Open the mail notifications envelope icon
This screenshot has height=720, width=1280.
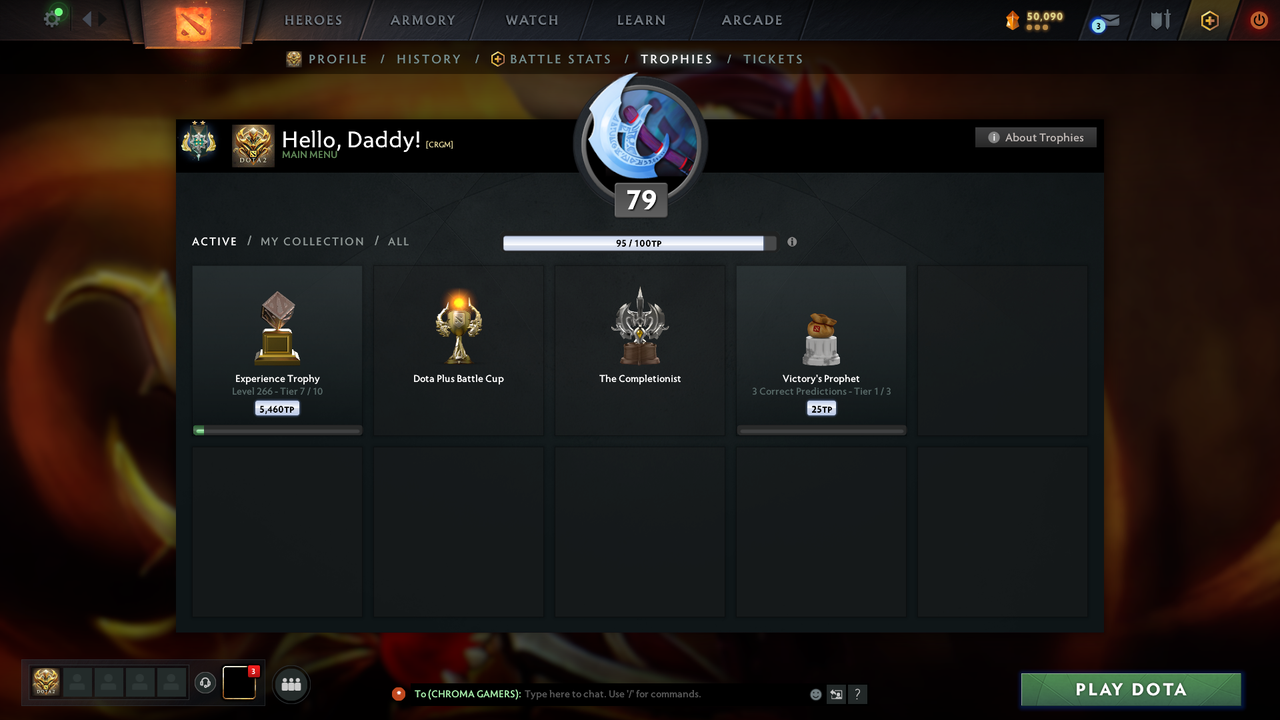click(1103, 18)
